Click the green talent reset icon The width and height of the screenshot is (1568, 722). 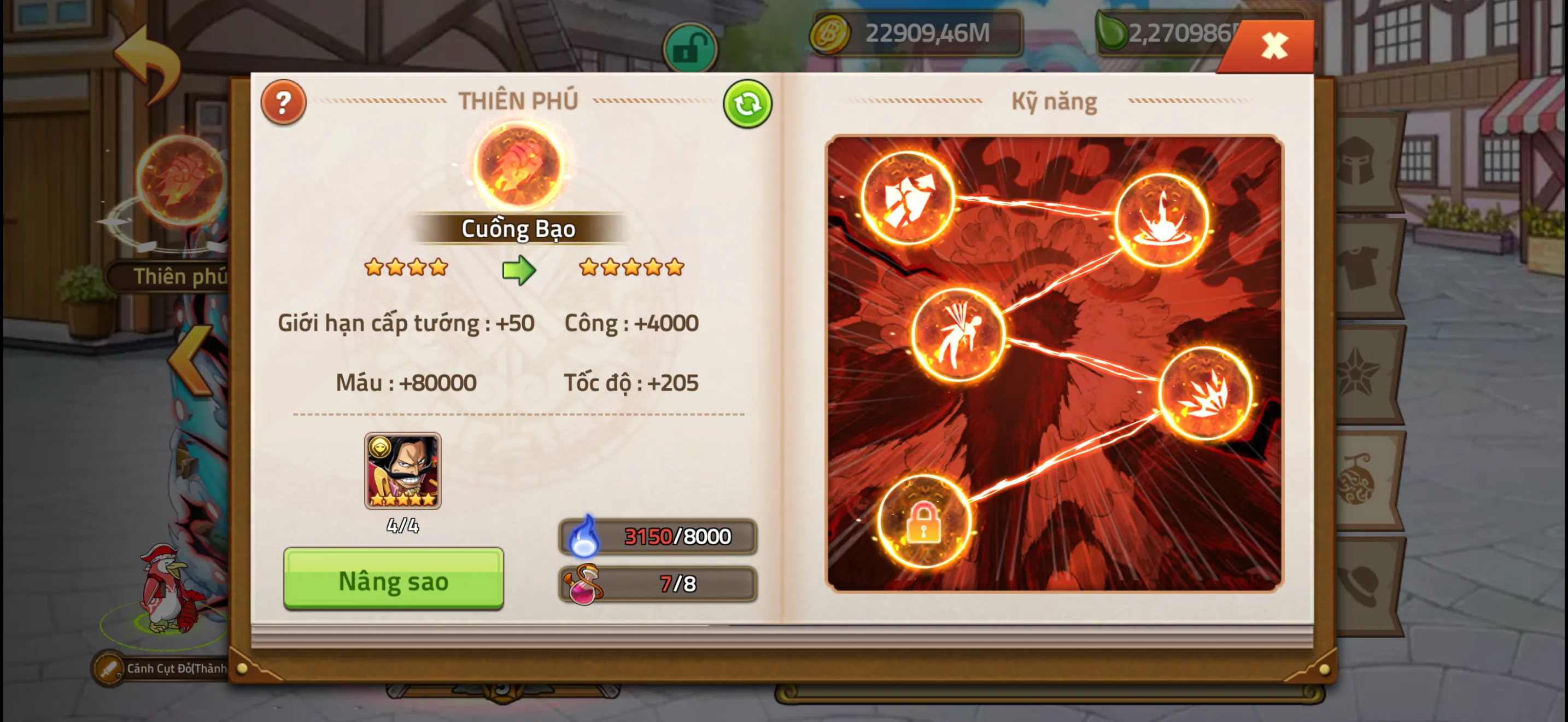[747, 104]
